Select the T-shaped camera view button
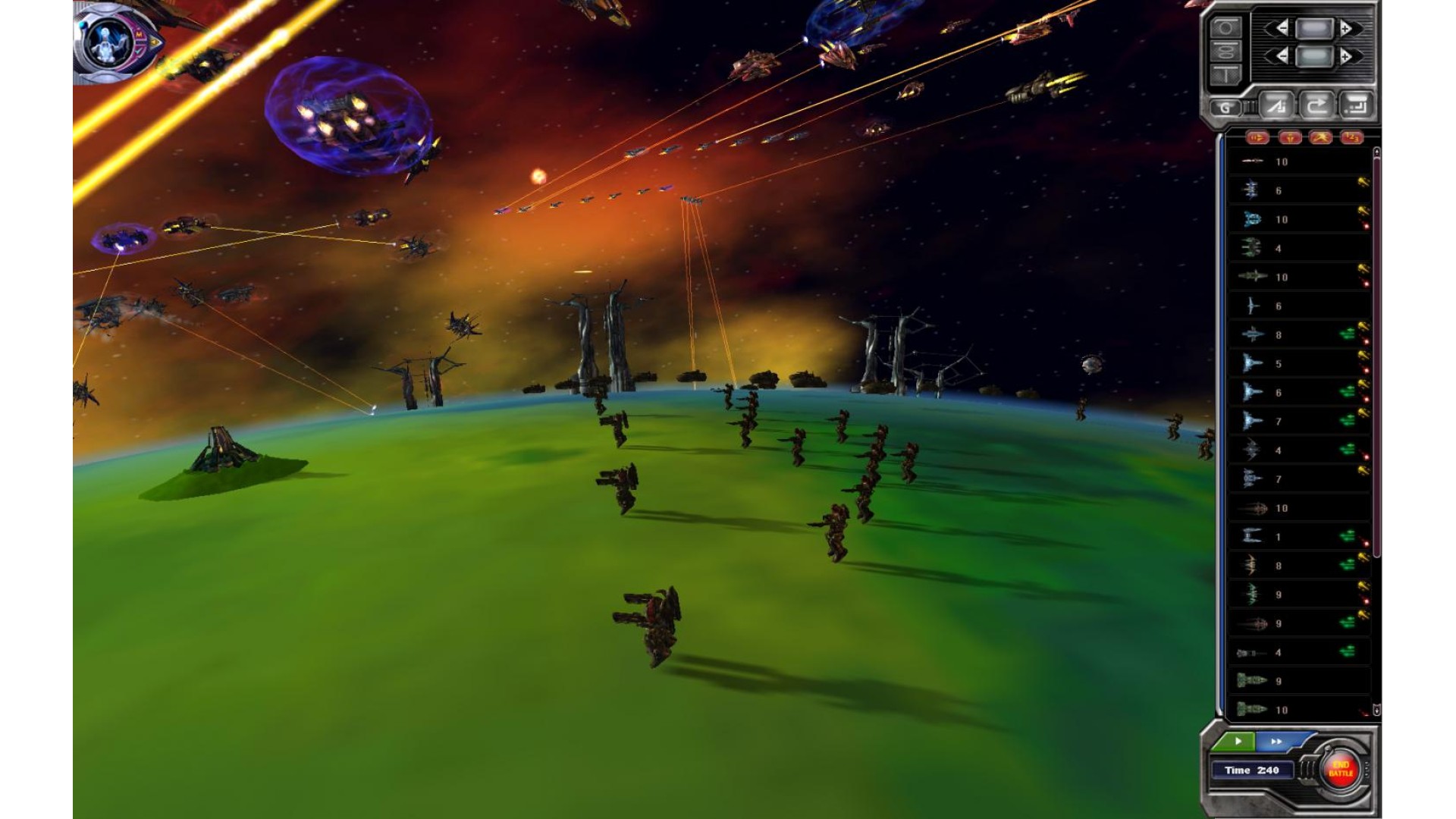 click(x=1225, y=74)
